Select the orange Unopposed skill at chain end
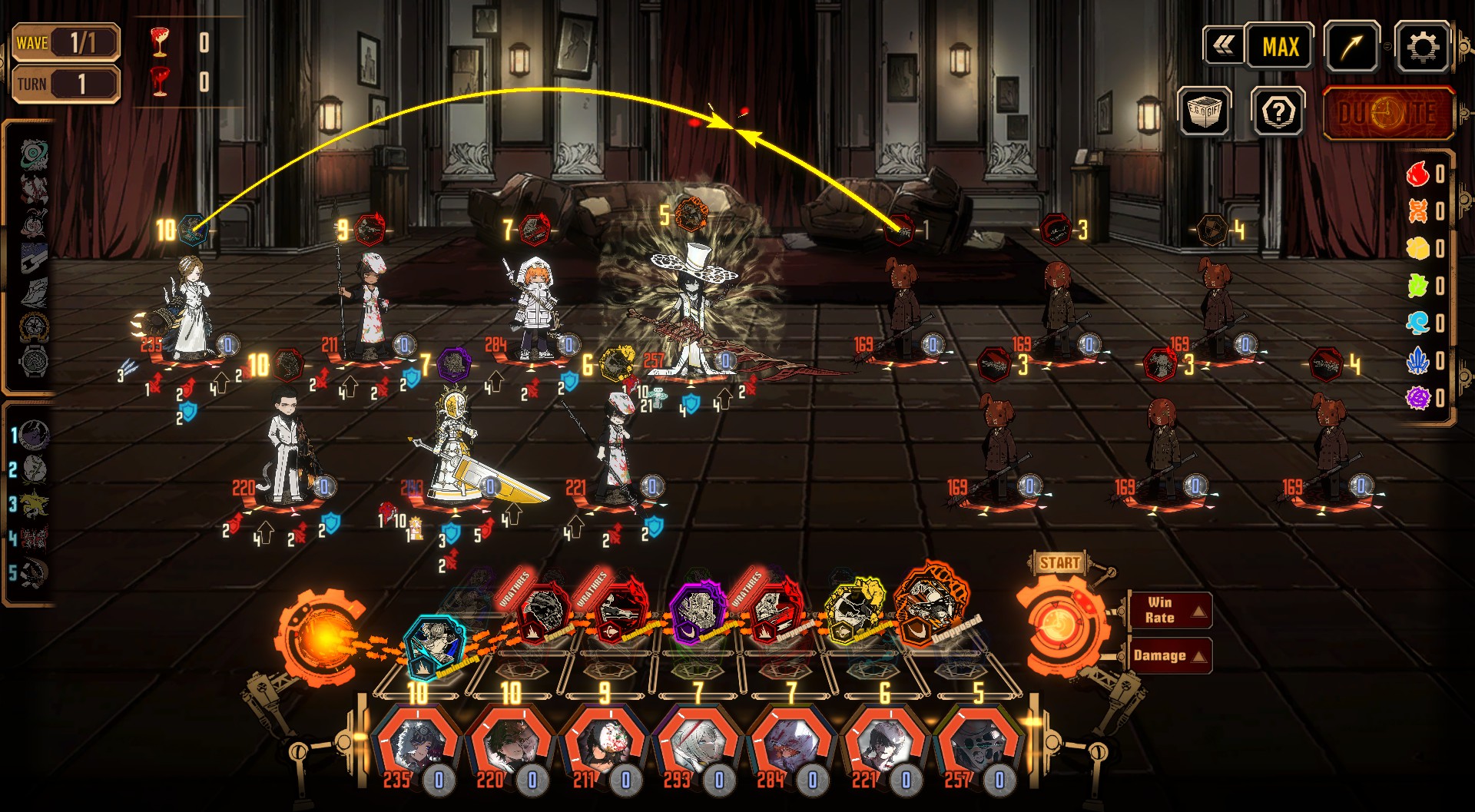Image resolution: width=1475 pixels, height=812 pixels. pos(931,602)
